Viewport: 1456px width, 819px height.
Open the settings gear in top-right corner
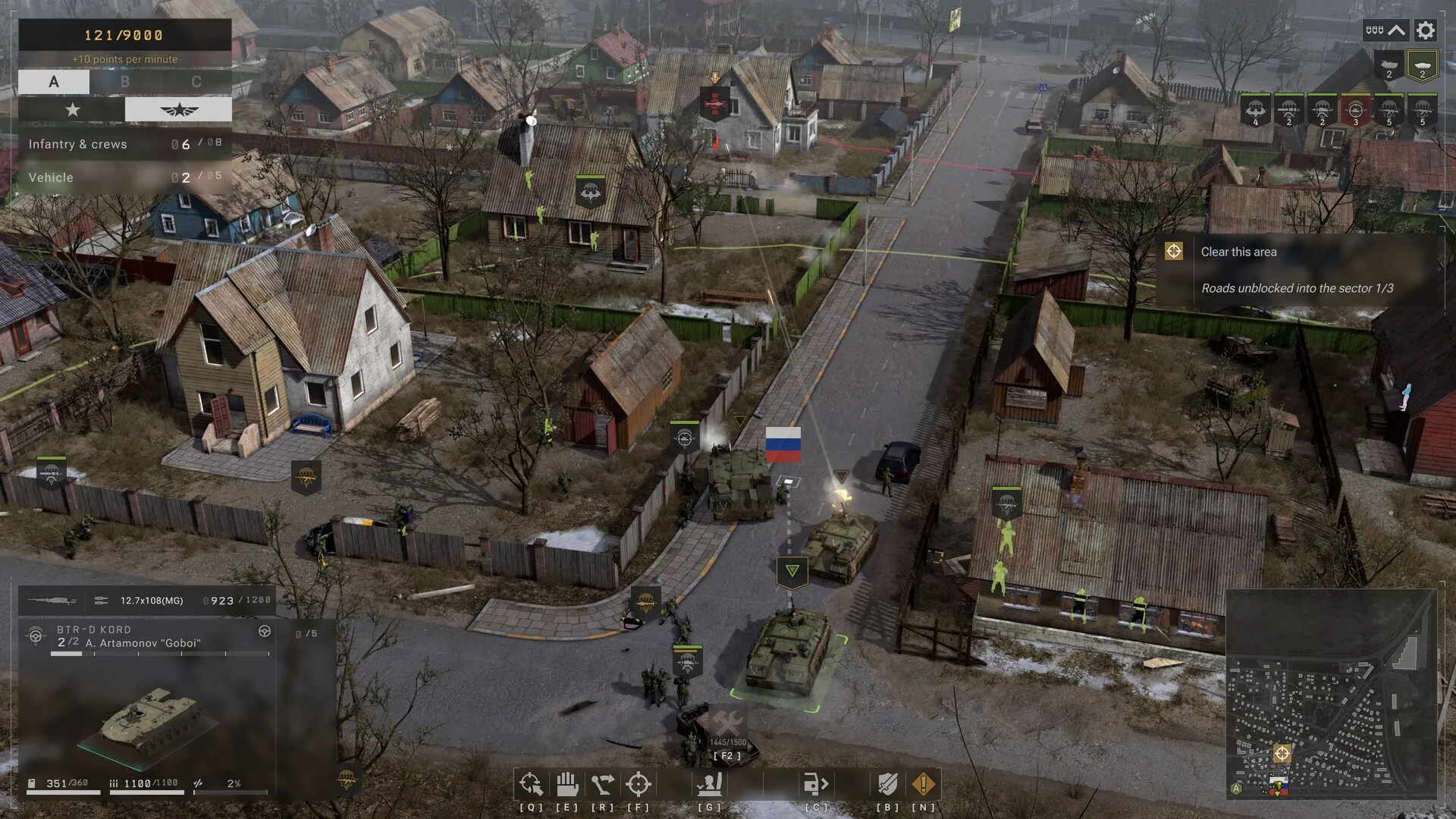coord(1426,30)
